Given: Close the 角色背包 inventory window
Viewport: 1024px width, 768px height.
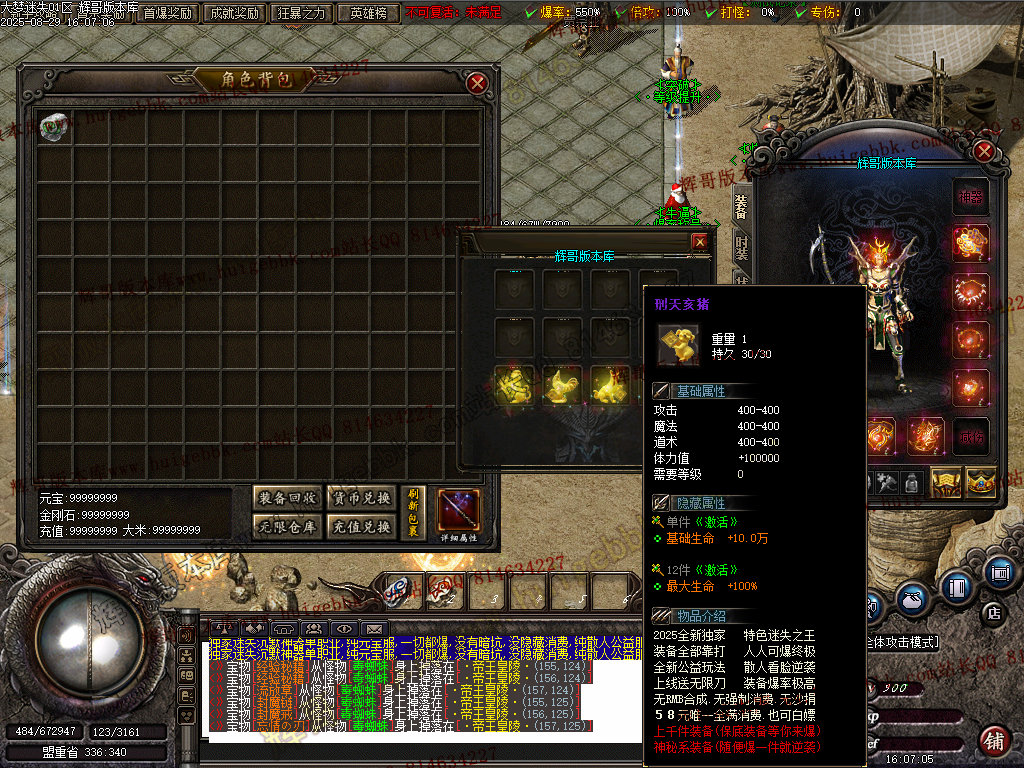Looking at the screenshot, I should pos(478,83).
